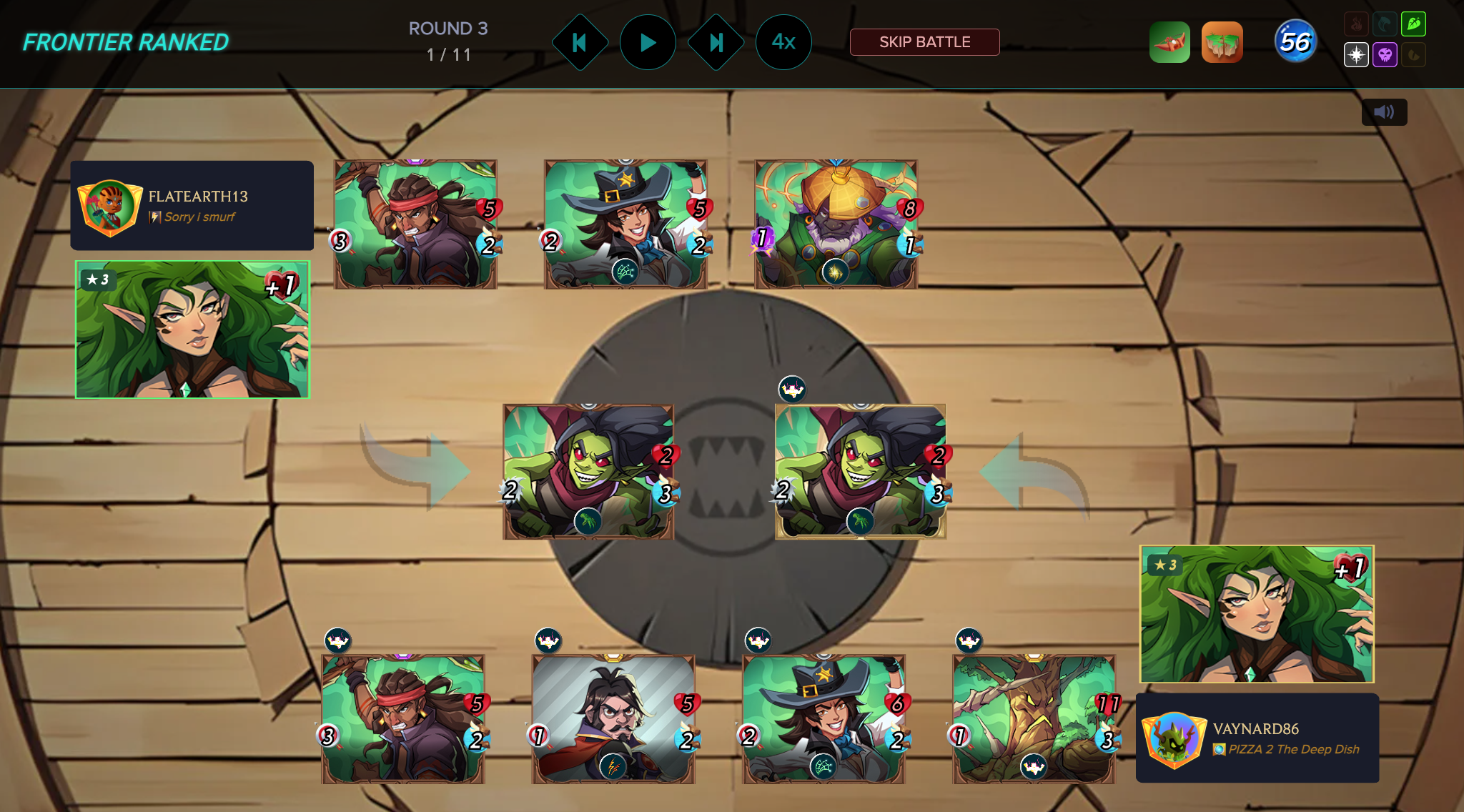Open VAYNARD86's player panel

pyautogui.click(x=1257, y=738)
